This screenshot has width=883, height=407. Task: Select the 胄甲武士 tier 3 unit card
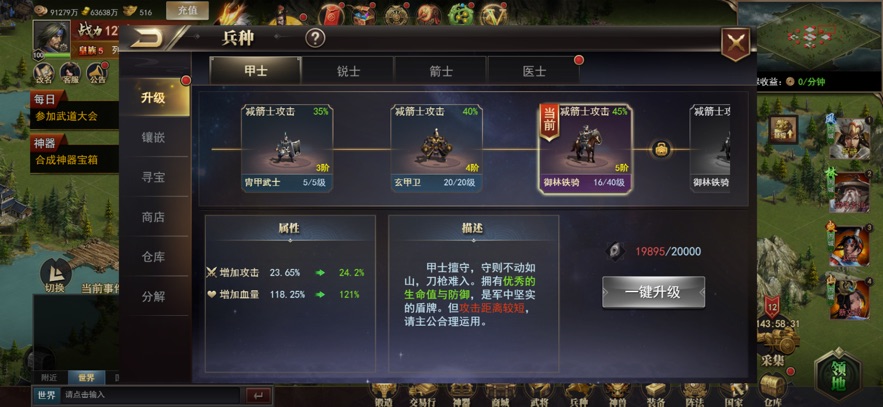pos(287,148)
